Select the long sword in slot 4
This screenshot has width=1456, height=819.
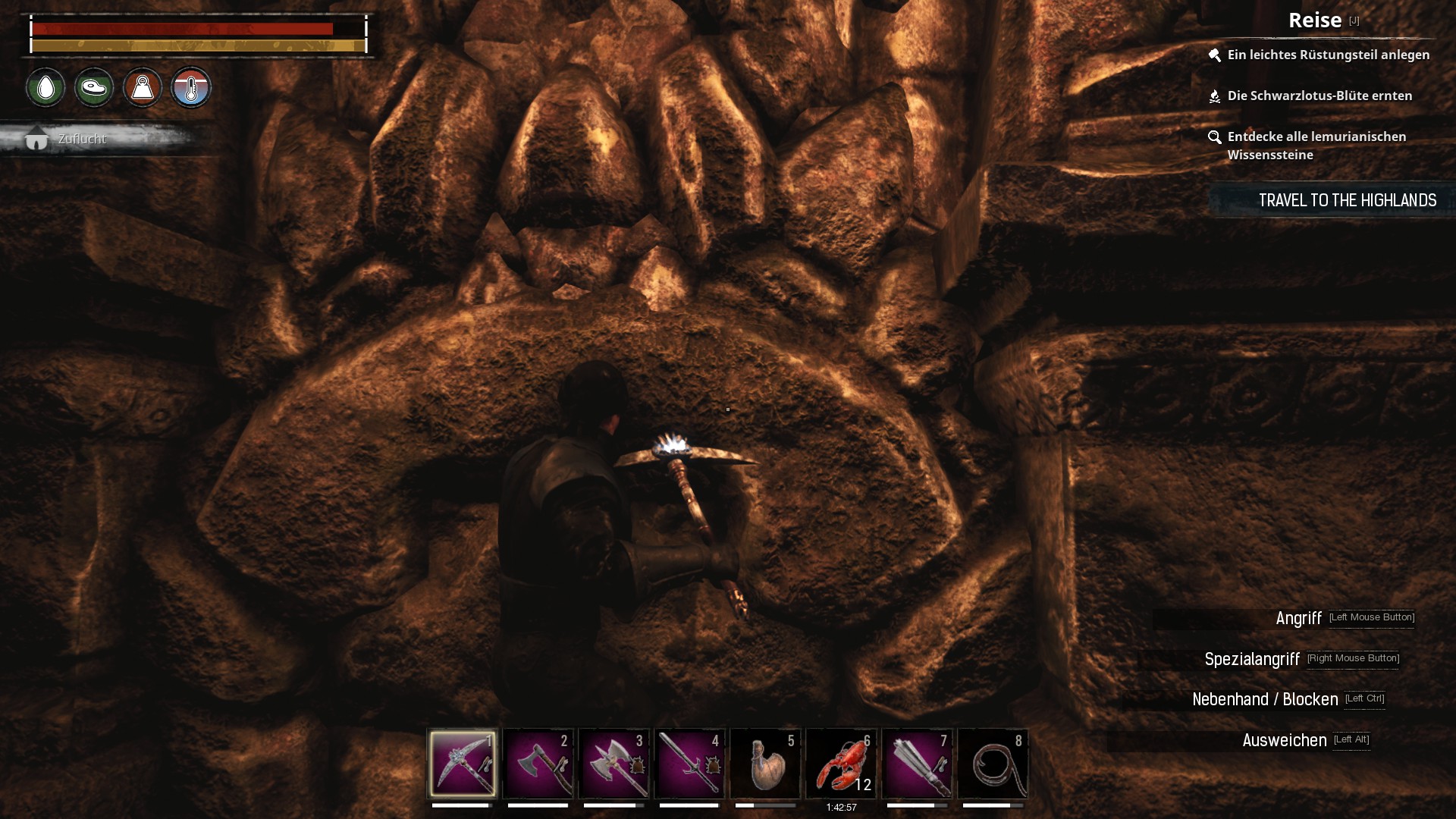click(x=690, y=763)
